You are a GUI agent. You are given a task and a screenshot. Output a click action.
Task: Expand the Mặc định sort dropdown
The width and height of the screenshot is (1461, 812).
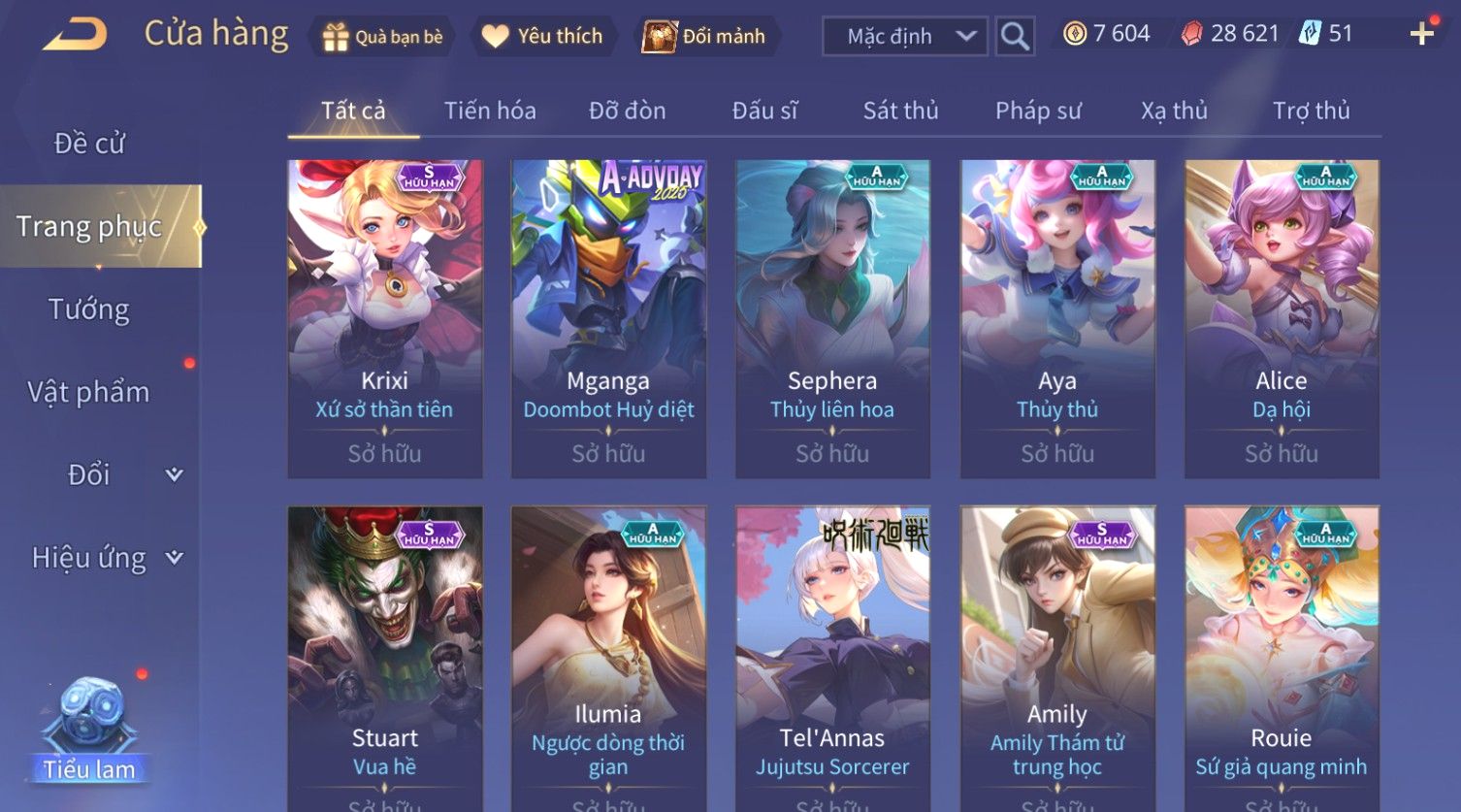coord(904,37)
